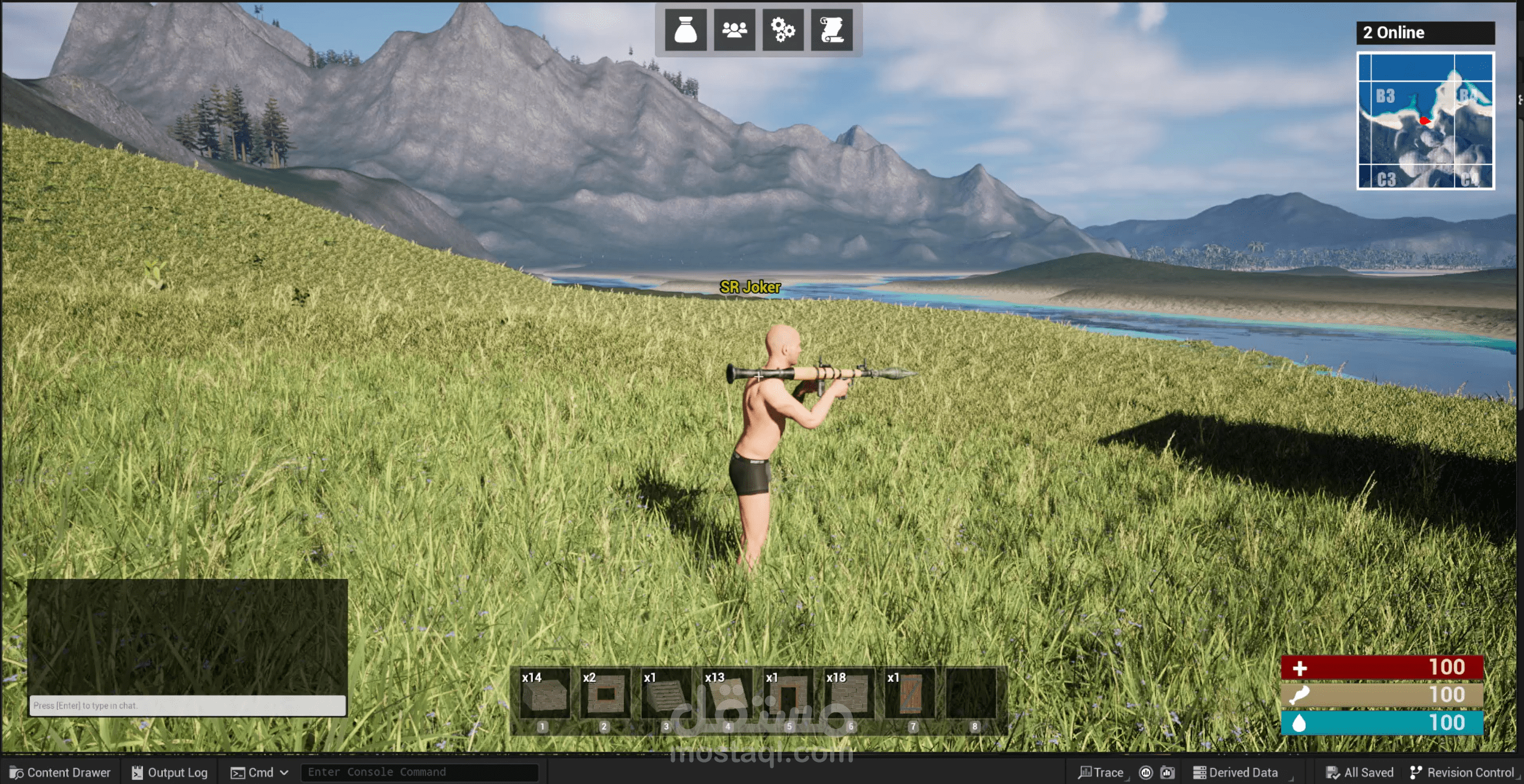Image resolution: width=1524 pixels, height=784 pixels.
Task: Open the Content Drawer in the editor bar
Action: pos(60,773)
